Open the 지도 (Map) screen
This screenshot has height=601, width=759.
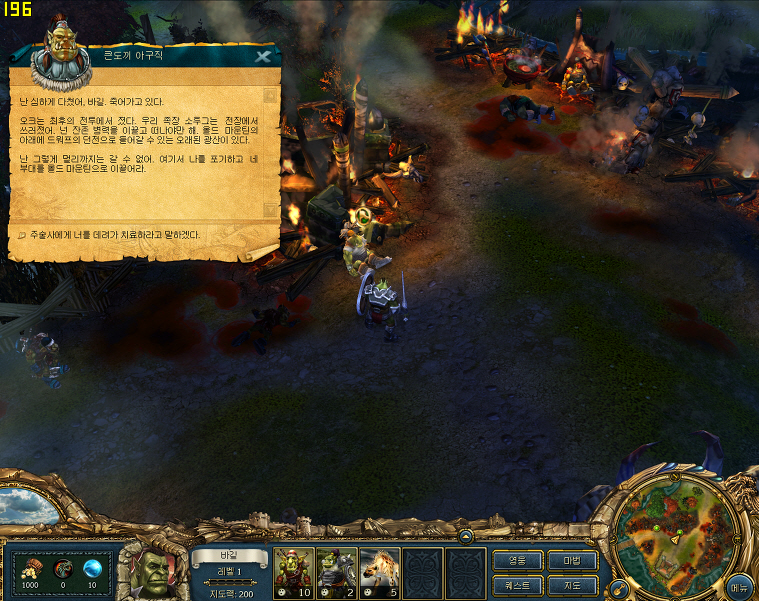coord(573,584)
